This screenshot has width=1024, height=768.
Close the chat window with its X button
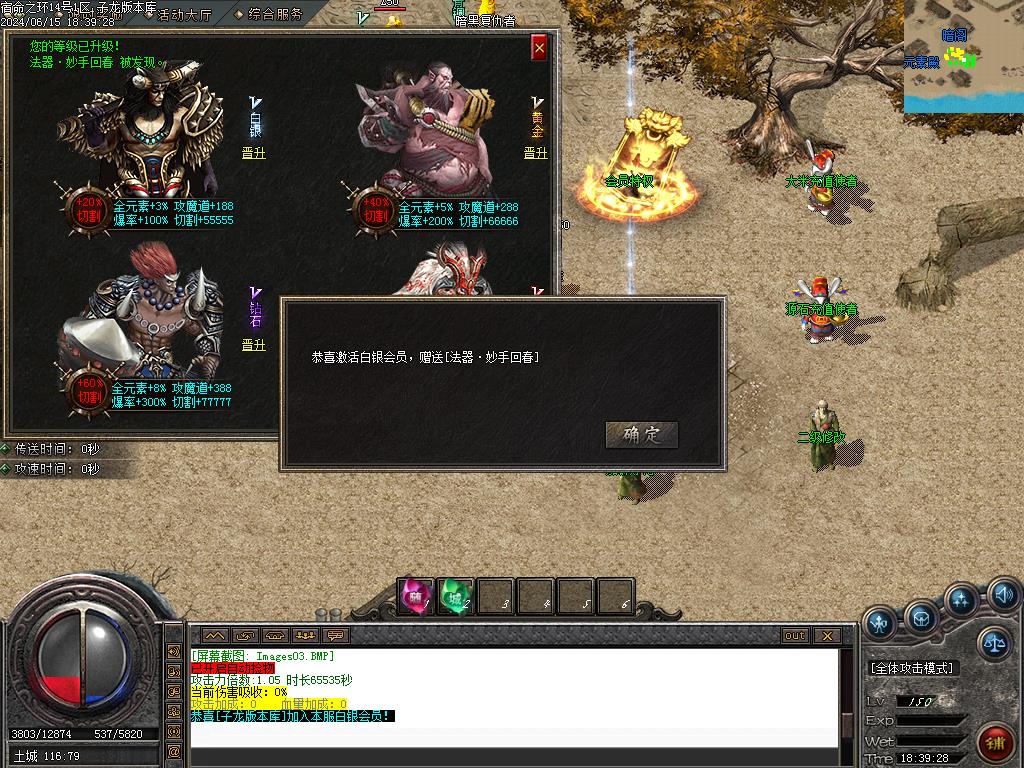coord(826,635)
